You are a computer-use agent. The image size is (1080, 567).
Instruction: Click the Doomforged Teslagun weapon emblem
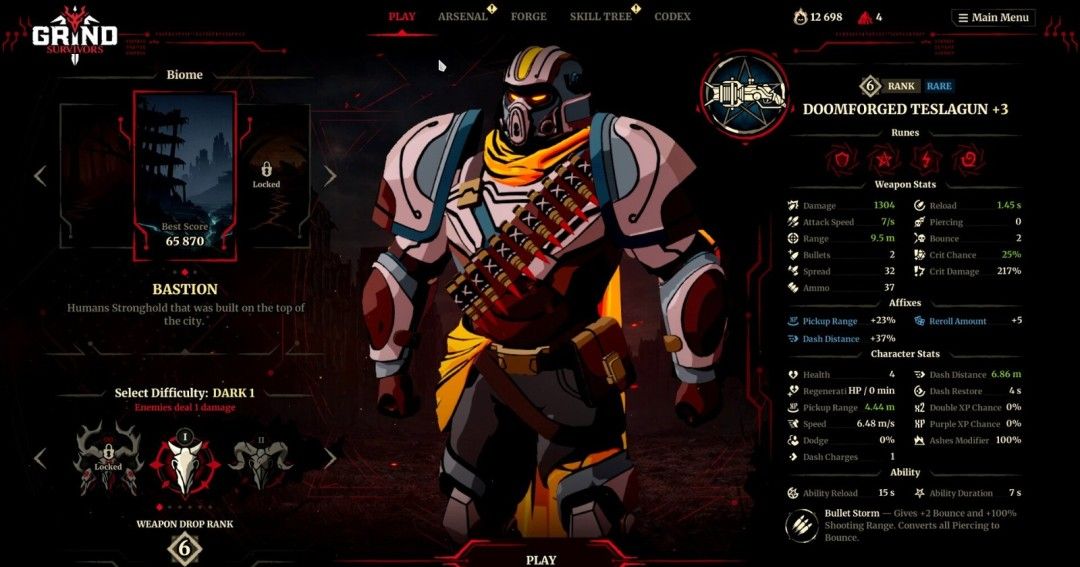click(744, 96)
